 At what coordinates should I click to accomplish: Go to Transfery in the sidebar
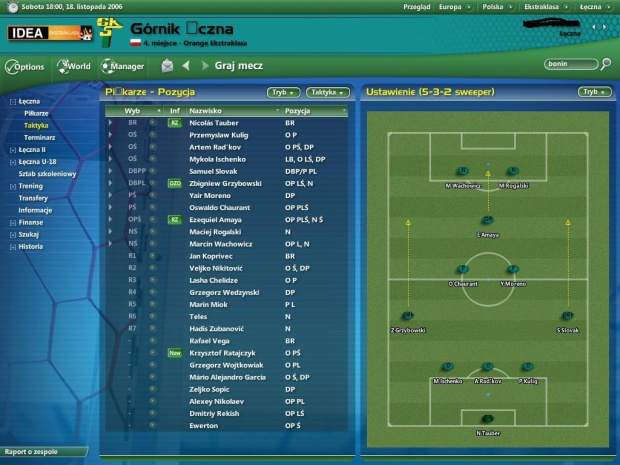pos(33,198)
